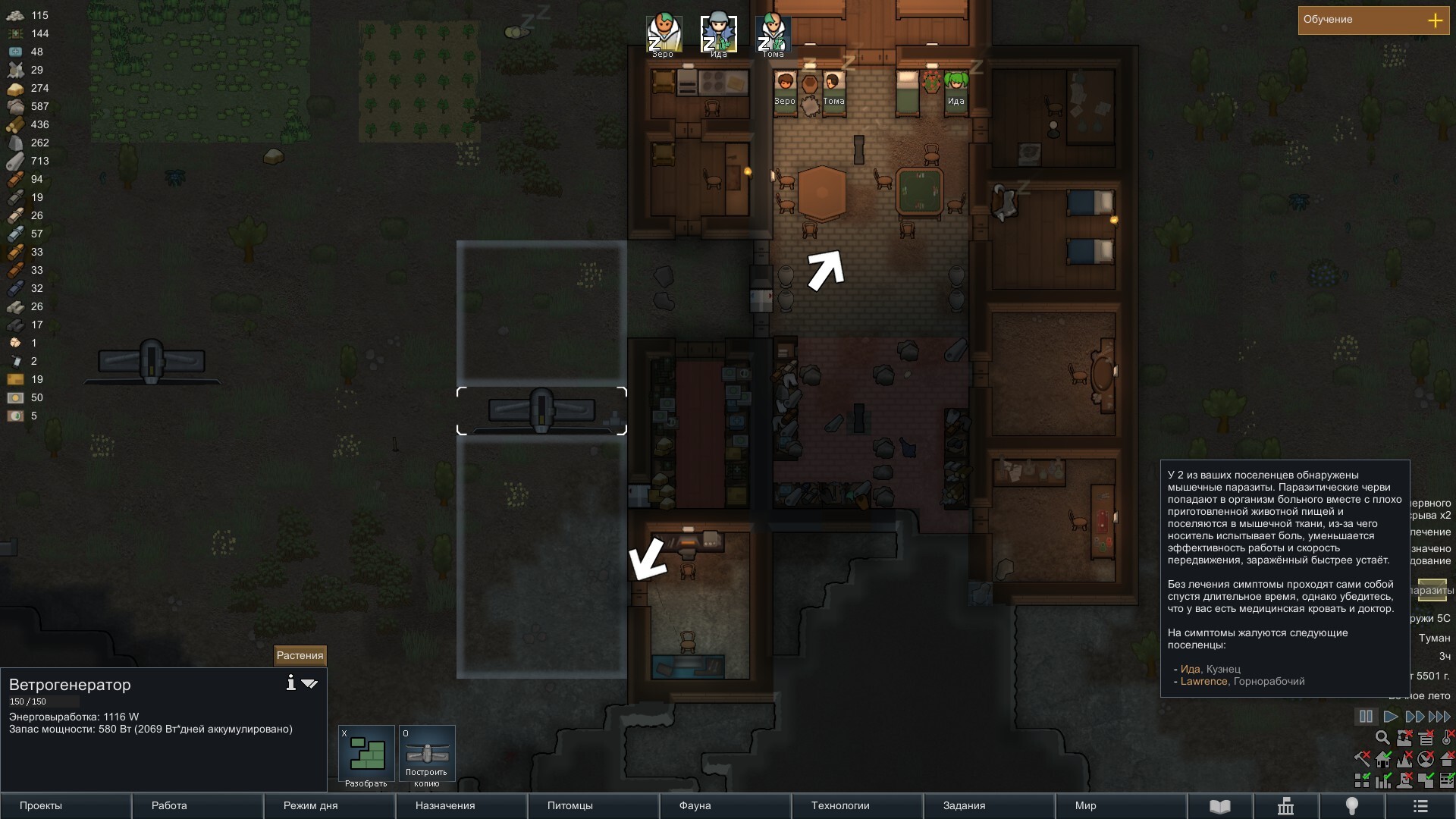This screenshot has height=819, width=1456.
Task: Pause the game with pause button
Action: click(x=1366, y=717)
